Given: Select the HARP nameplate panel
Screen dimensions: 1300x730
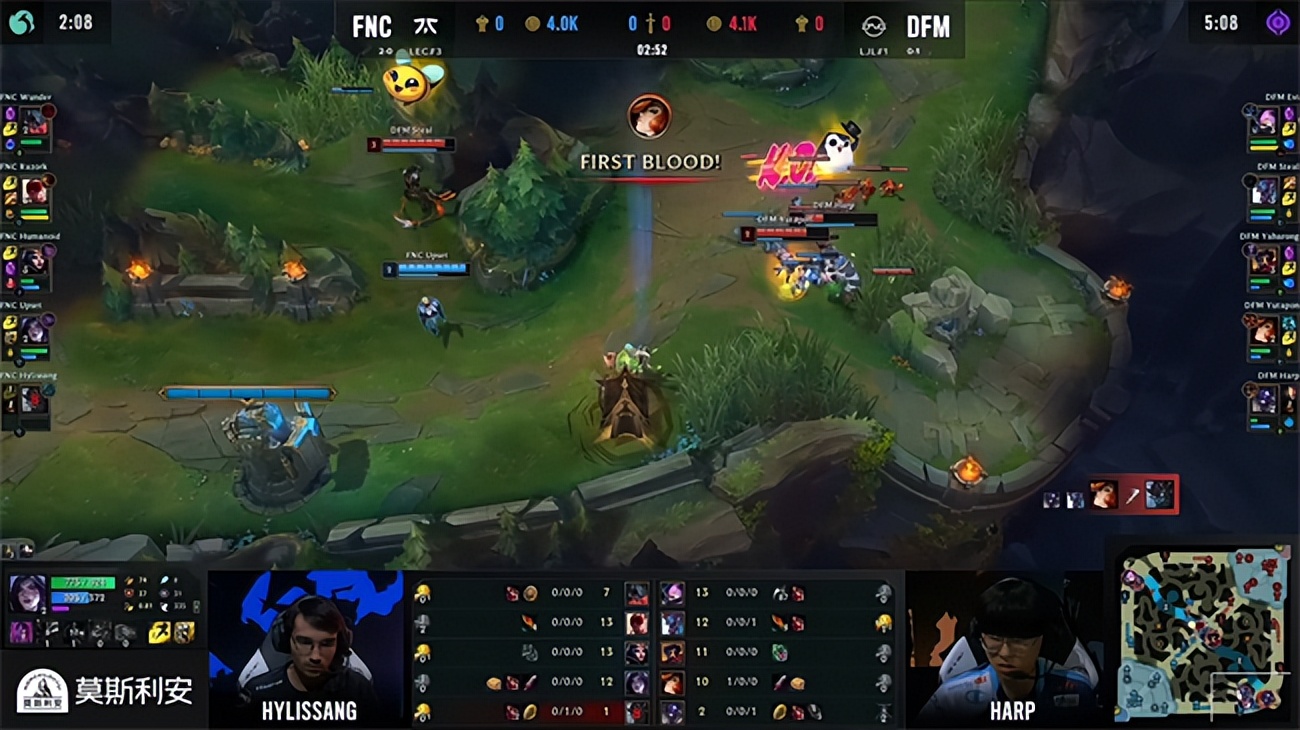Looking at the screenshot, I should pos(1013,710).
